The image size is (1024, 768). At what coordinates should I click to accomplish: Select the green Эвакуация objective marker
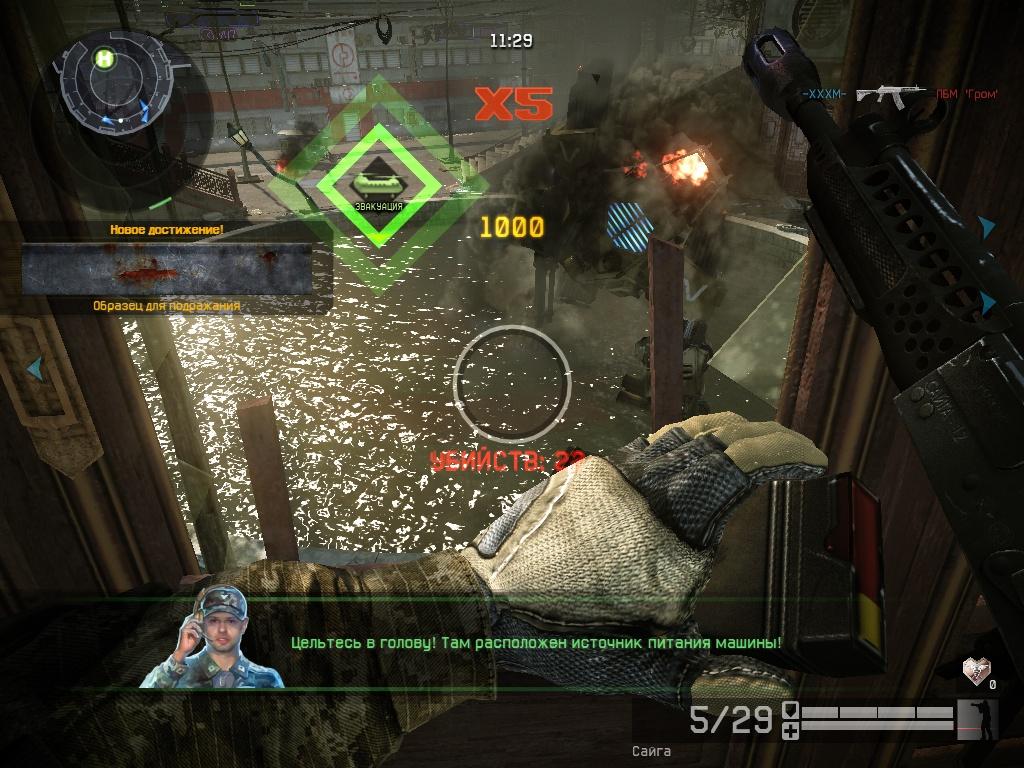tap(379, 184)
